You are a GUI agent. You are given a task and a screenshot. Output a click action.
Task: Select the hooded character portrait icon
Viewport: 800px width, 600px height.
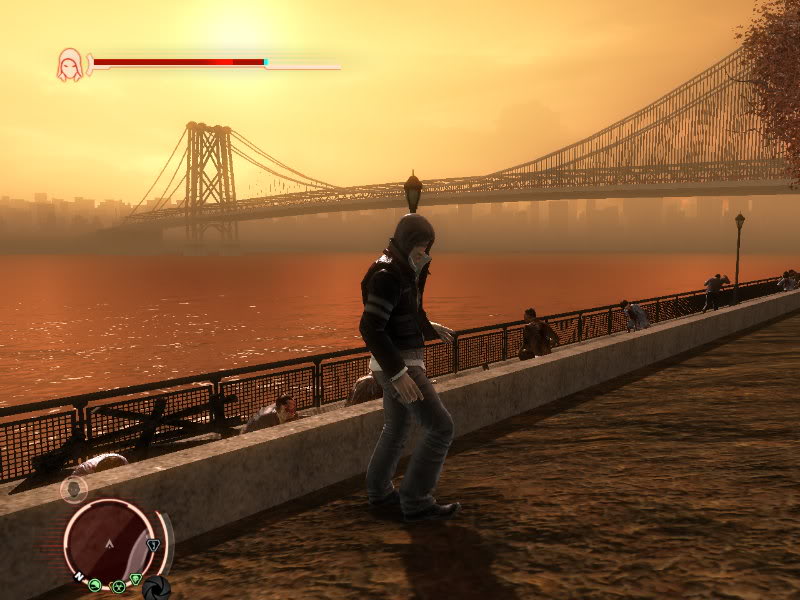[70, 65]
